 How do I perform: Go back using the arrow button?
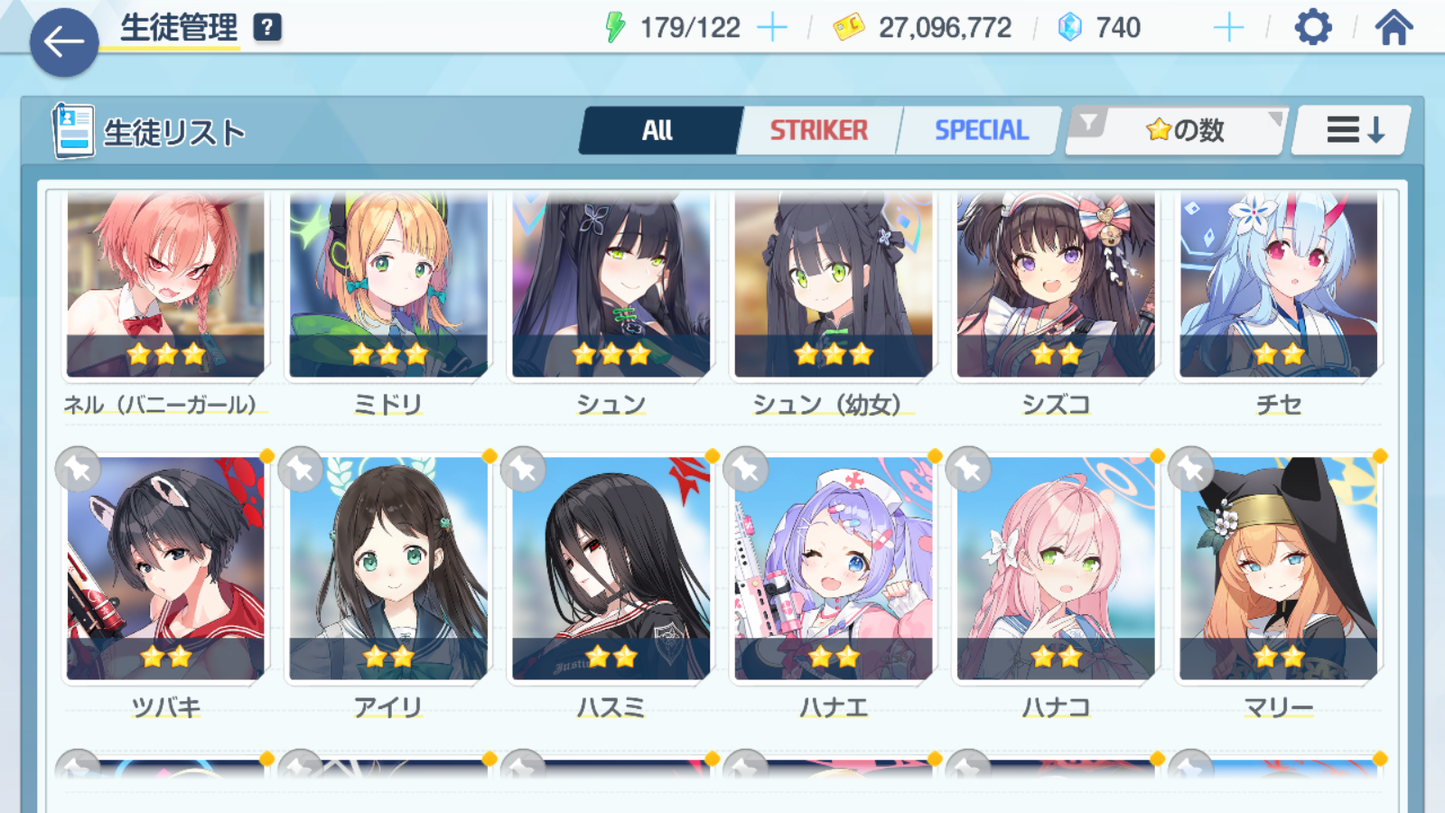point(64,42)
